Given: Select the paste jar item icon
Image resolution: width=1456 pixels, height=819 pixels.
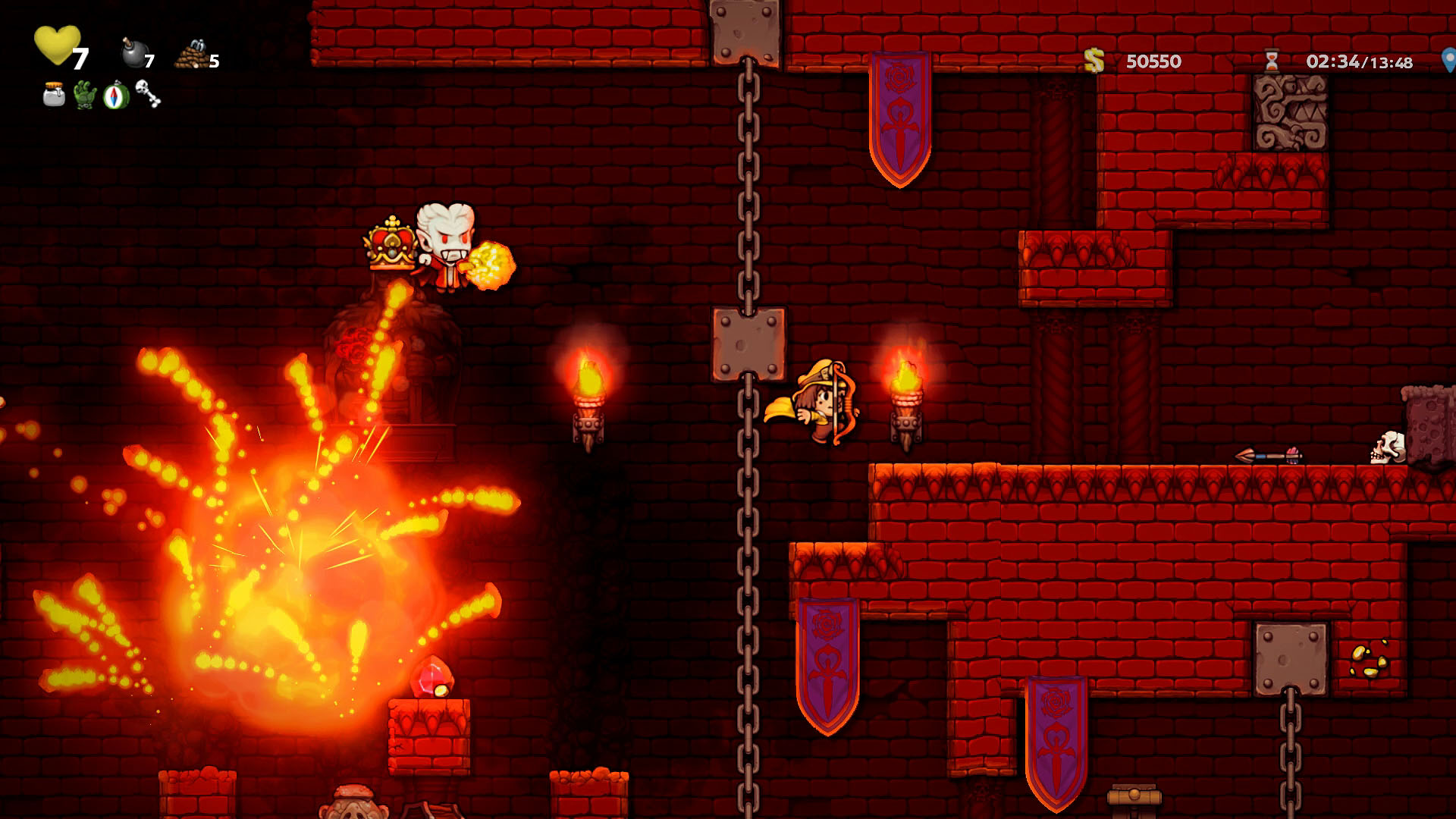Looking at the screenshot, I should pos(54,95).
